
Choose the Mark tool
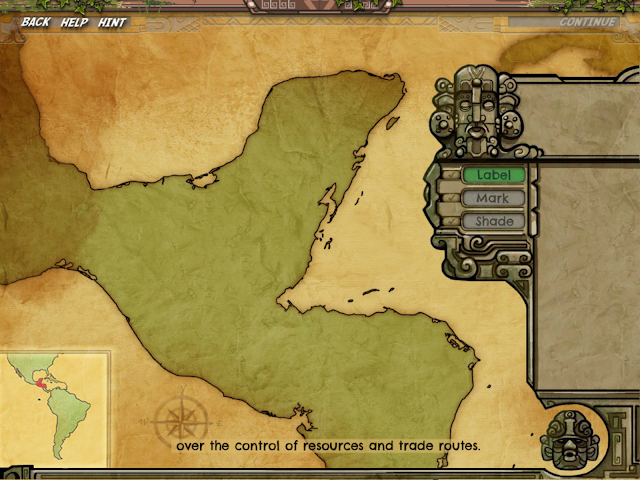point(493,198)
